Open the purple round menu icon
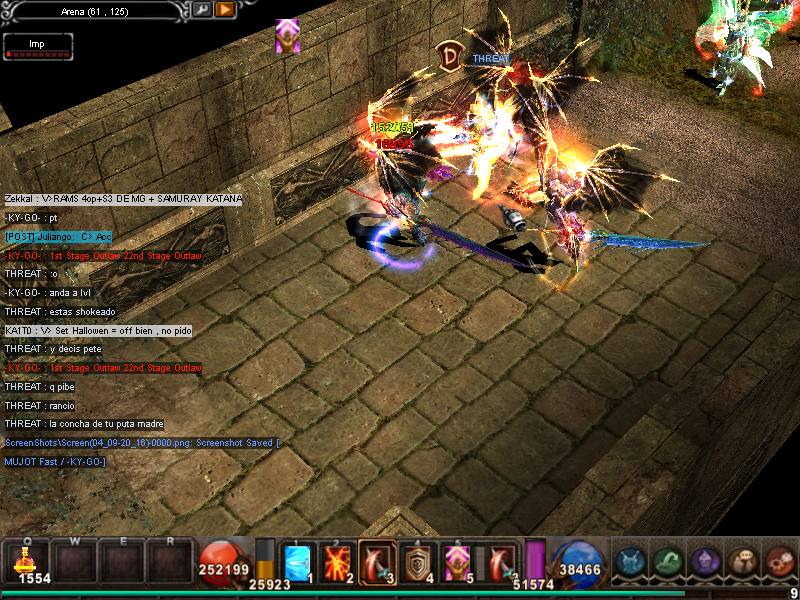Viewport: 800px width, 600px height. [x=704, y=562]
